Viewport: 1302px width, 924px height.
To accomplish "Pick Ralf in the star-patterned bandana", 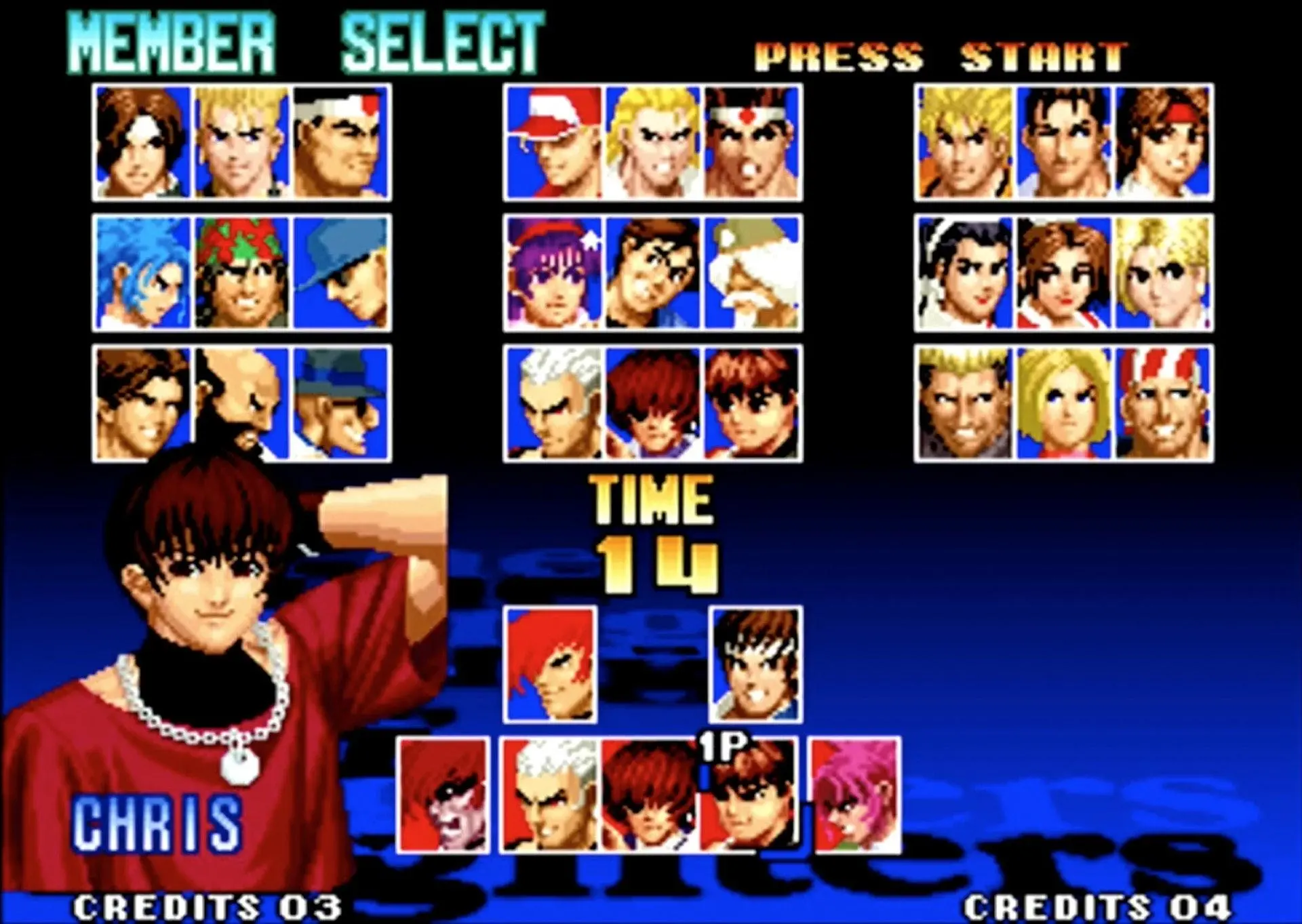I will 241,273.
